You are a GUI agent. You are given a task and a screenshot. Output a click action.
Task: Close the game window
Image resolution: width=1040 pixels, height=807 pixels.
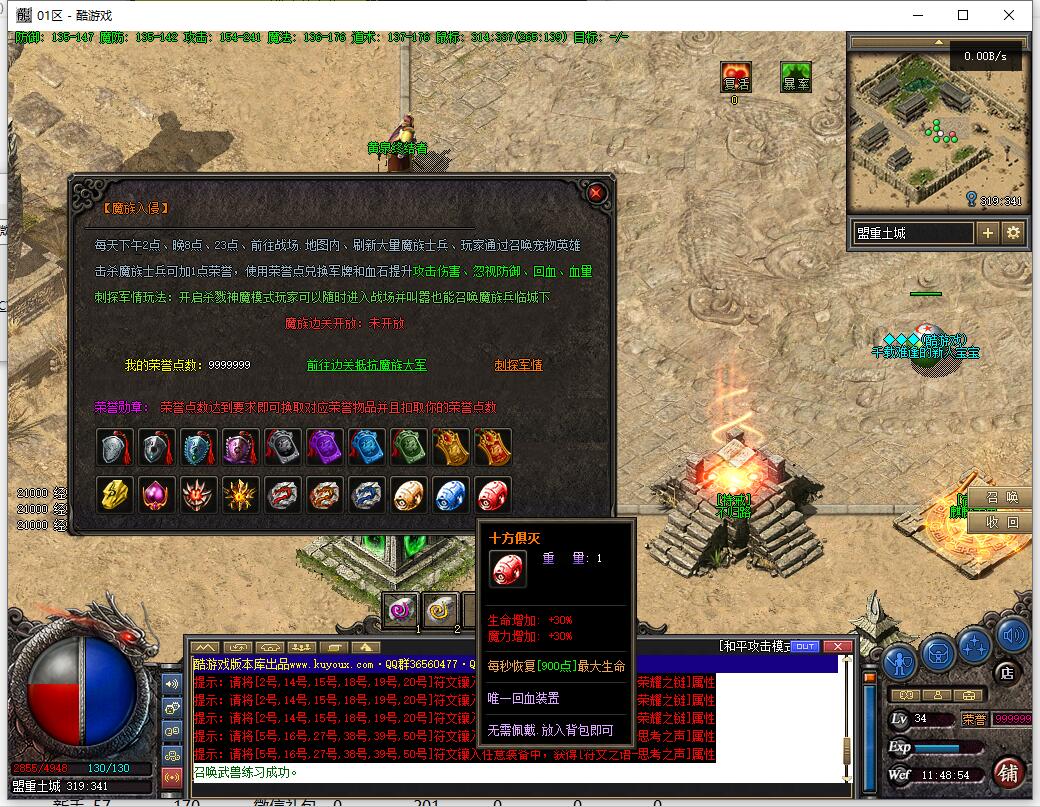pyautogui.click(x=1011, y=15)
